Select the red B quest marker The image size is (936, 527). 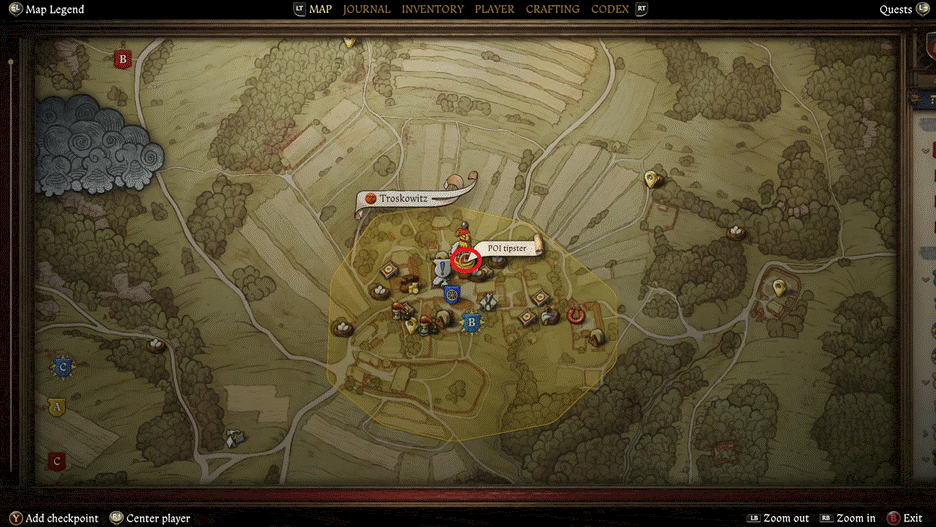123,59
